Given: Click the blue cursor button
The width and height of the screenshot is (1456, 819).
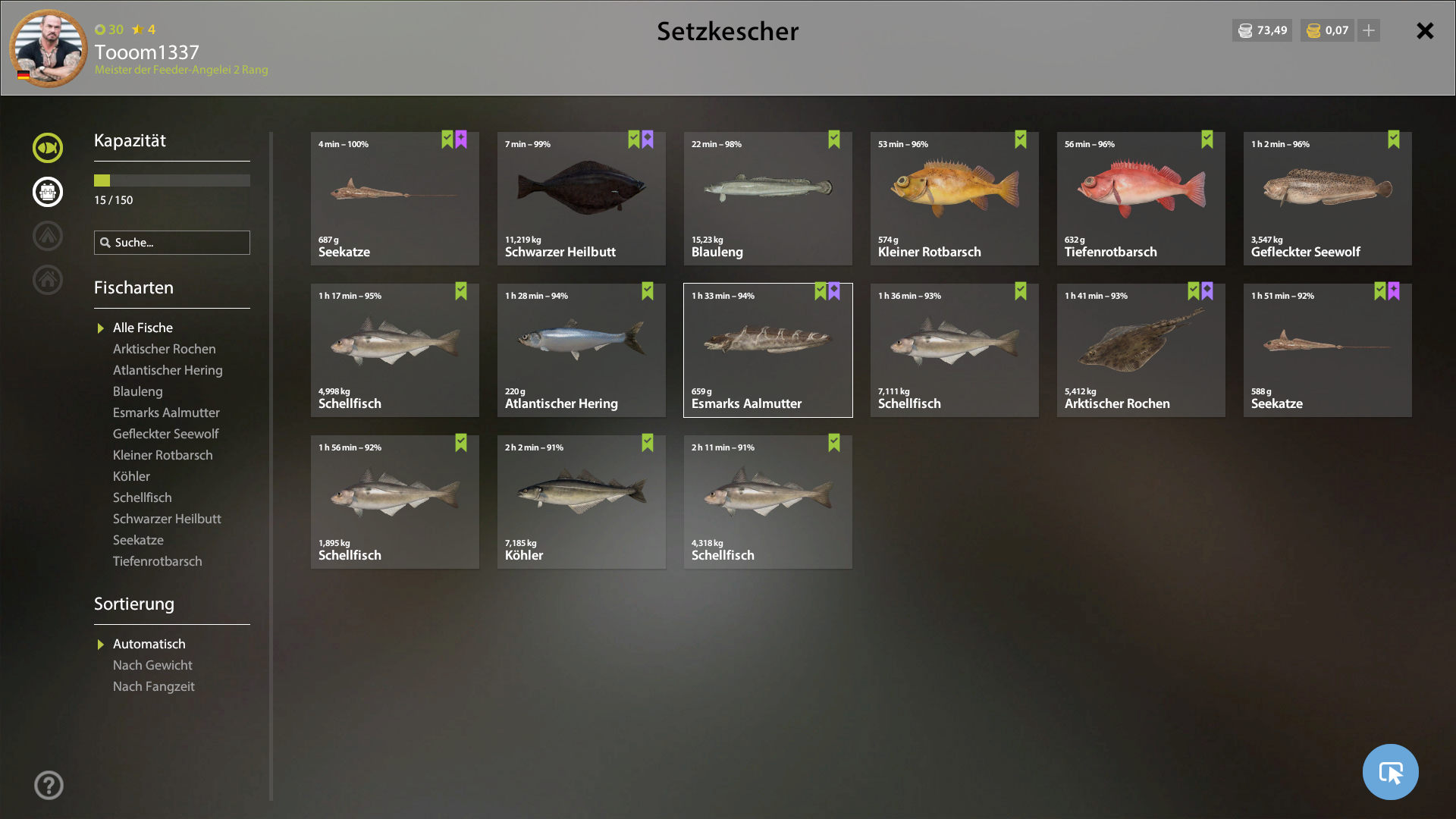Looking at the screenshot, I should [x=1390, y=772].
